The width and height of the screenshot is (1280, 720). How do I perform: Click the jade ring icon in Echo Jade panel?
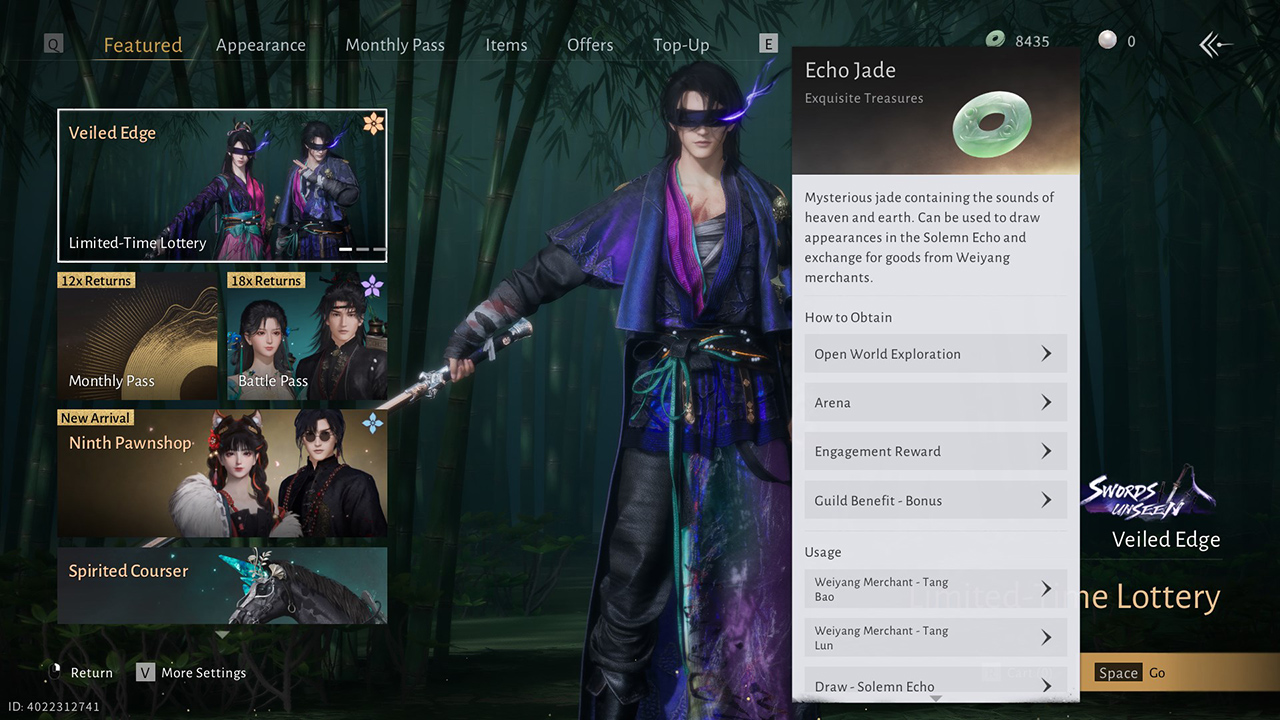pyautogui.click(x=993, y=122)
